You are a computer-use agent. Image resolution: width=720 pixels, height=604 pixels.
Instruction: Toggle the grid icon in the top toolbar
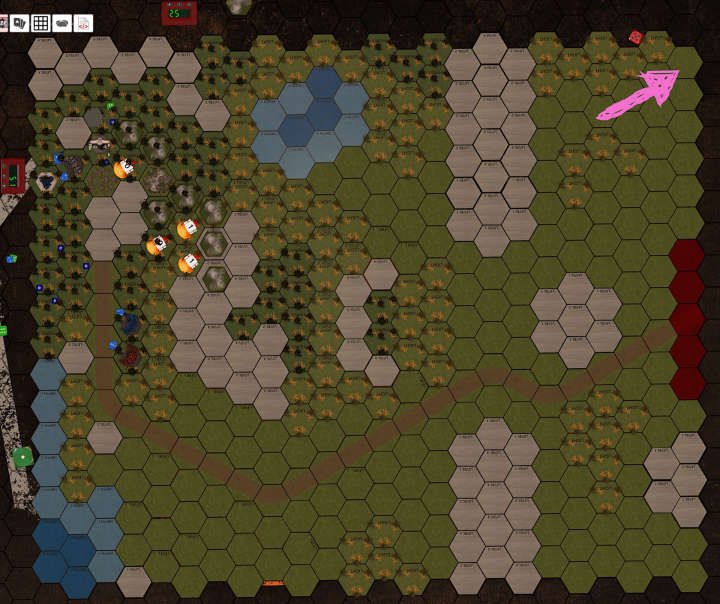point(41,22)
